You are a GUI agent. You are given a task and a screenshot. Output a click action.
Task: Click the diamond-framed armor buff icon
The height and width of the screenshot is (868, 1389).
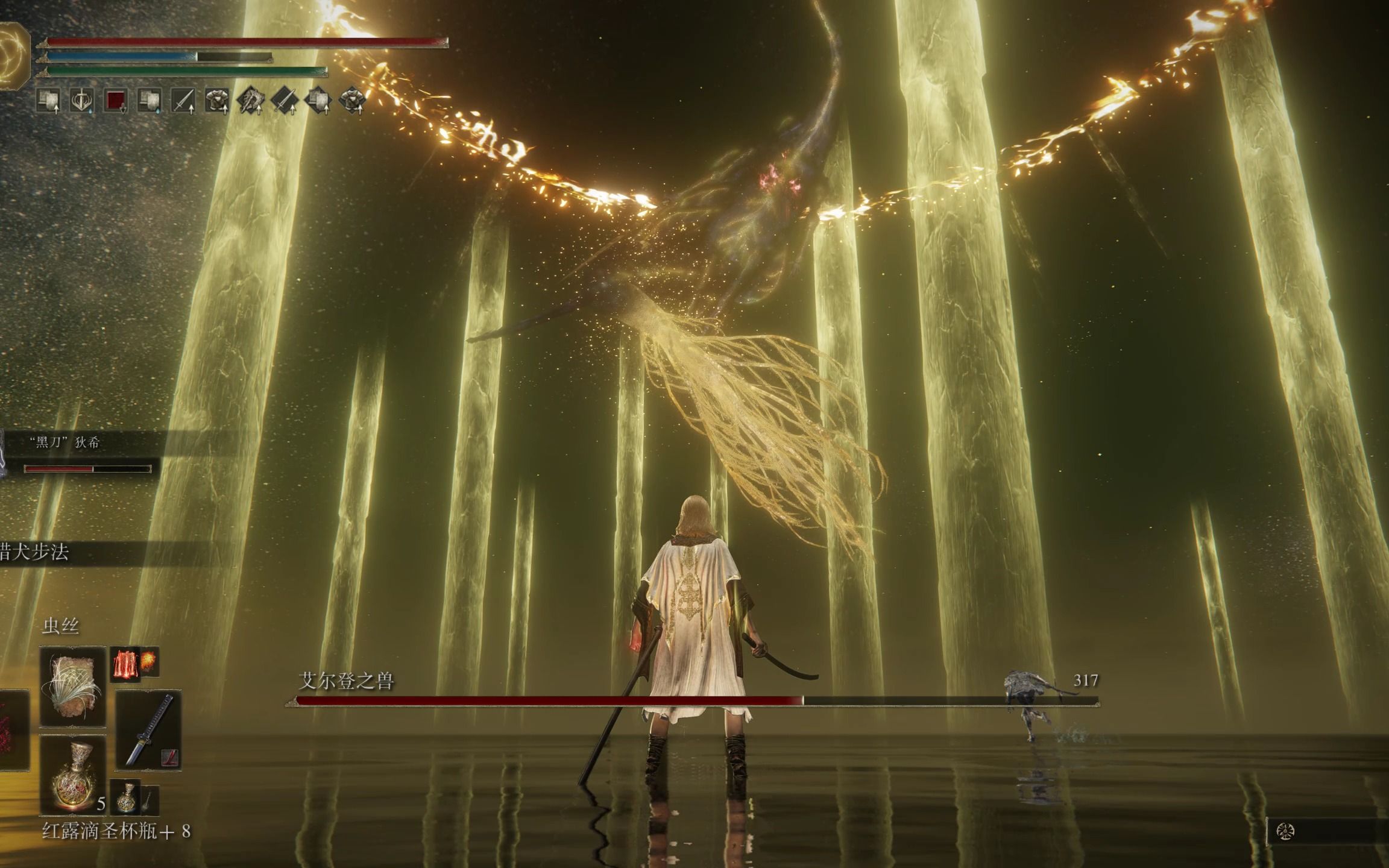point(353,101)
